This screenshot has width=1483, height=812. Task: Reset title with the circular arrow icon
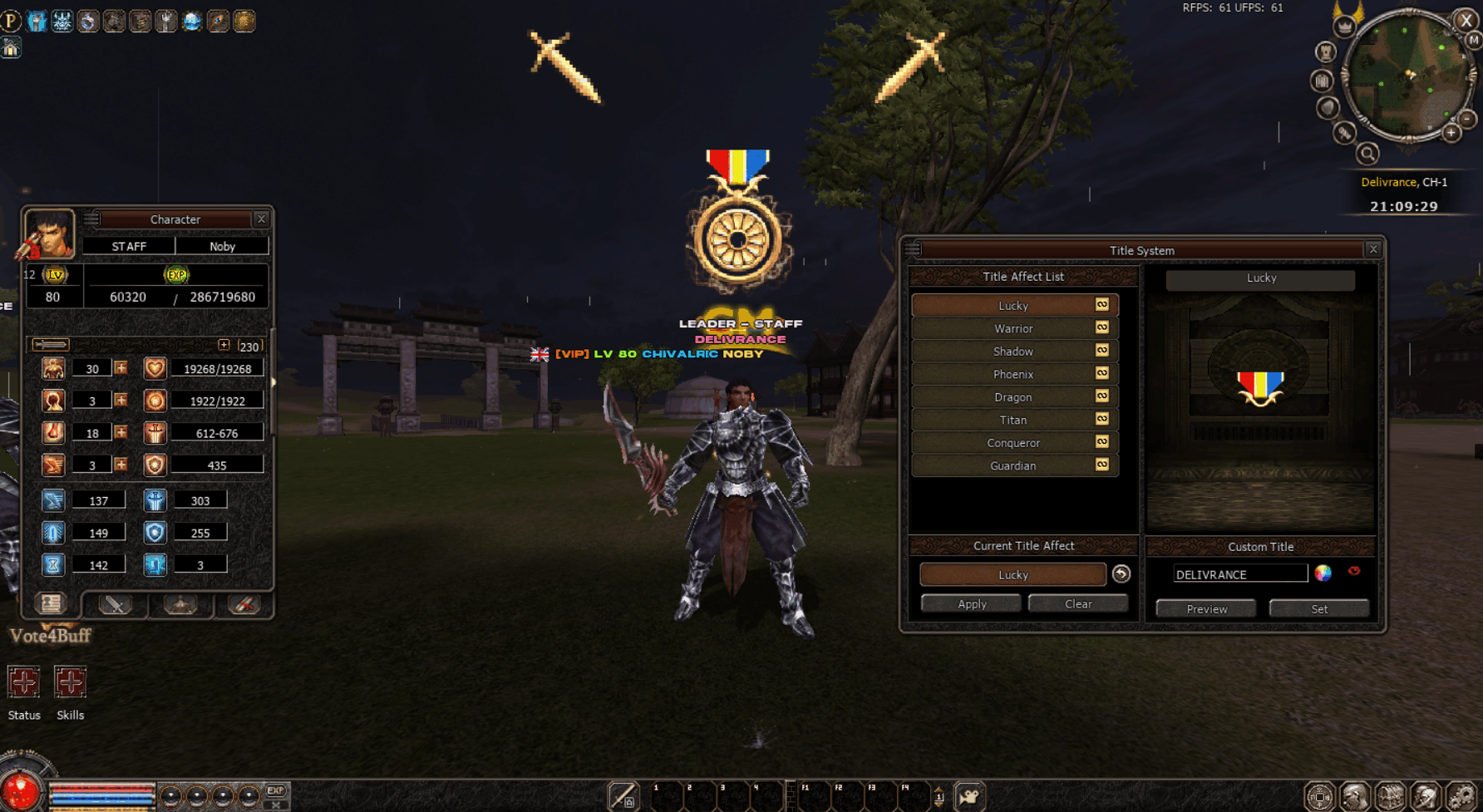tap(1121, 573)
